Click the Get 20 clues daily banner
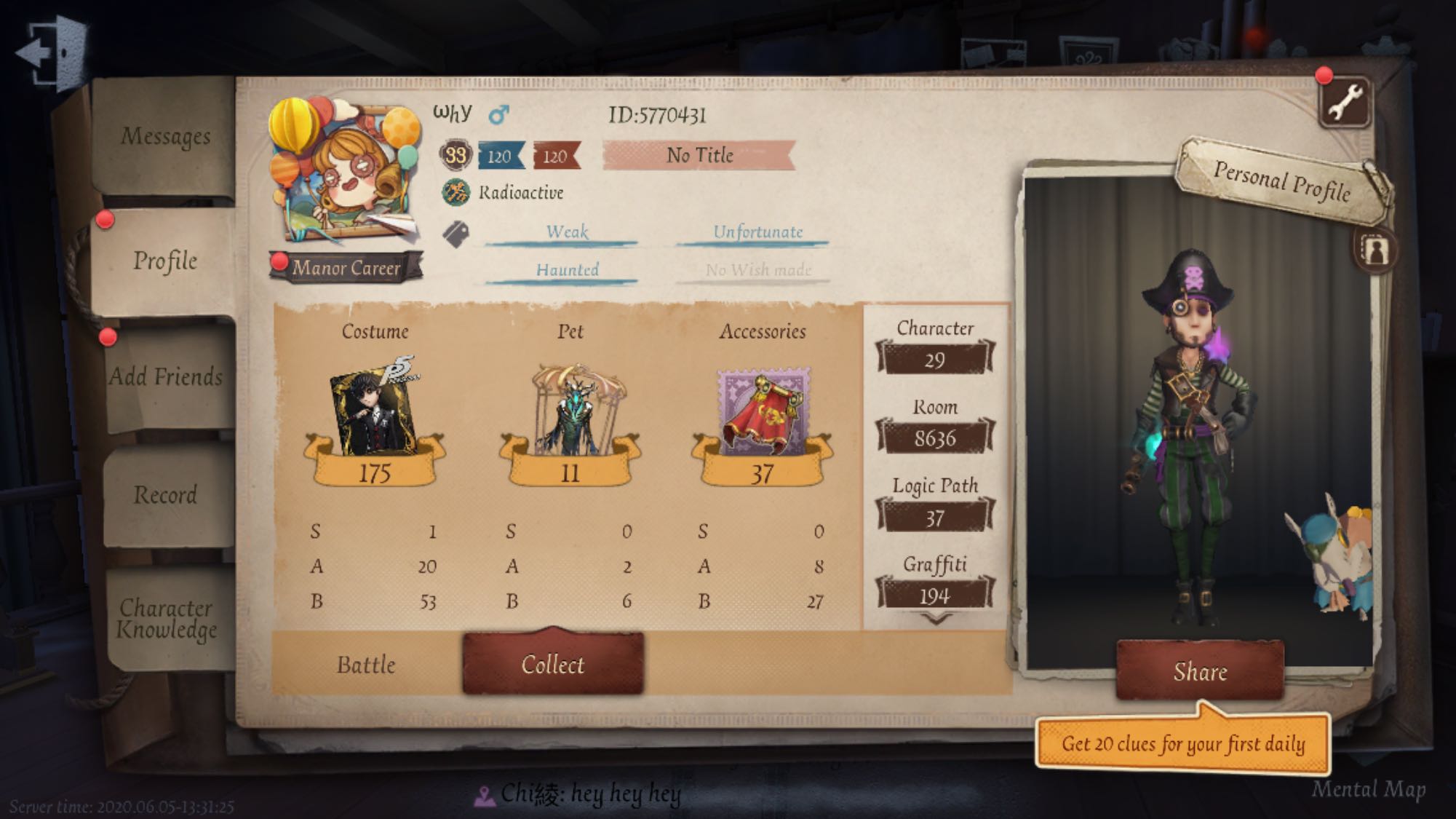The width and height of the screenshot is (1456, 819). pyautogui.click(x=1181, y=745)
